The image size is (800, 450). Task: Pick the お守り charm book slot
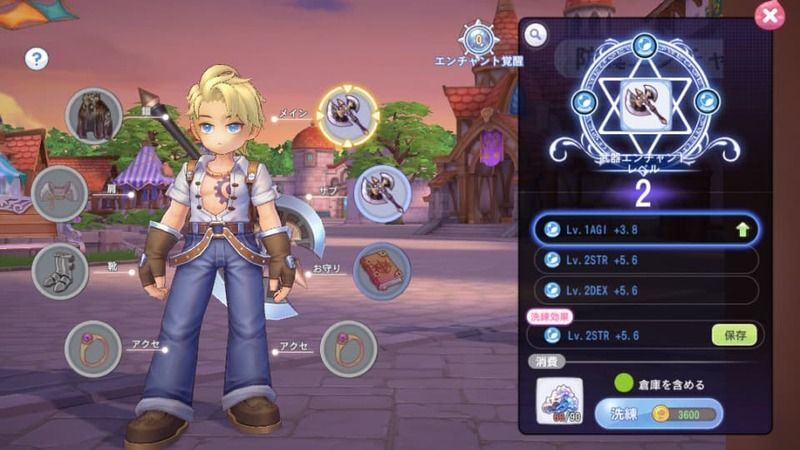coord(381,271)
